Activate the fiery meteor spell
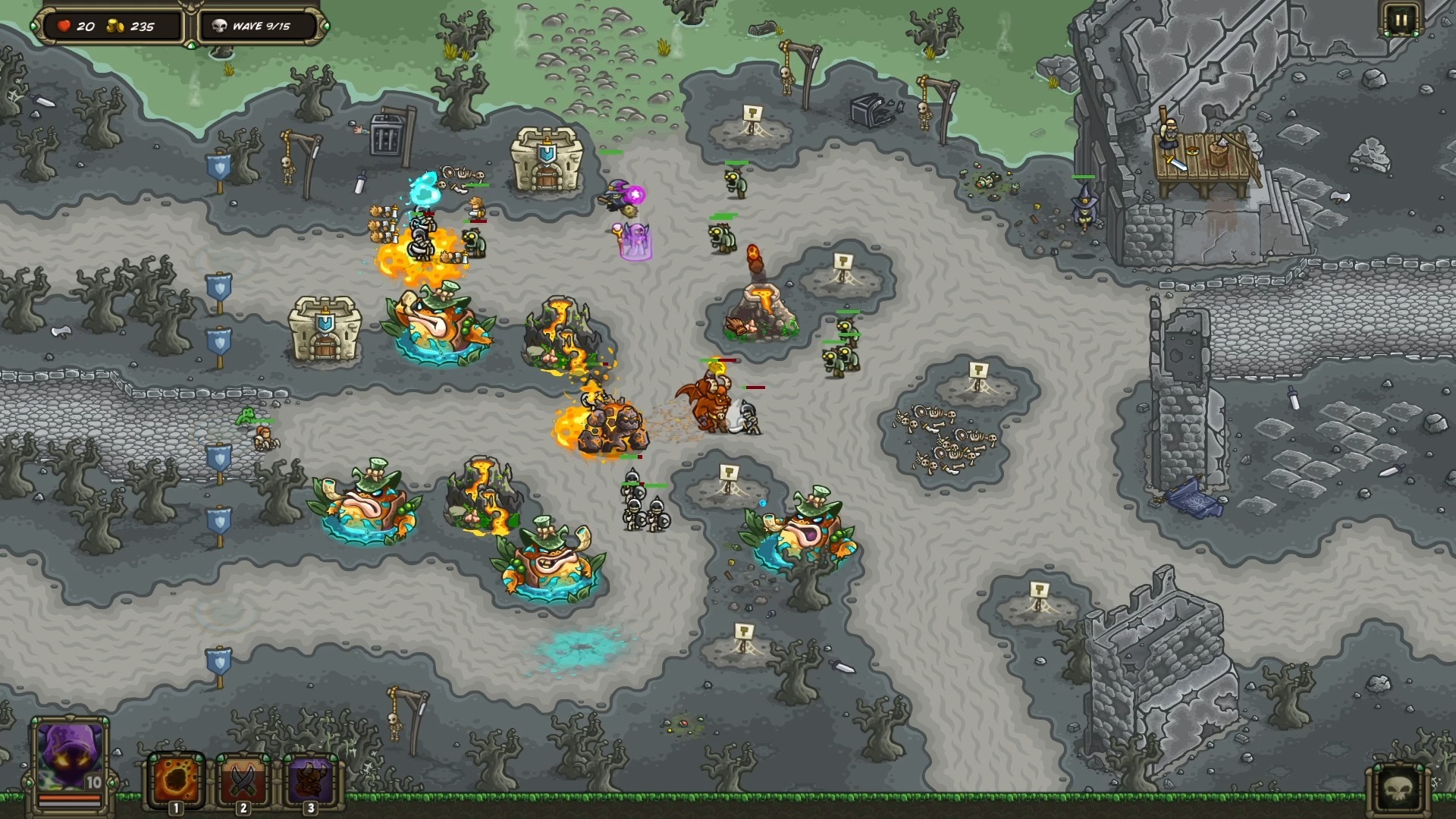1456x819 pixels. pos(176,780)
